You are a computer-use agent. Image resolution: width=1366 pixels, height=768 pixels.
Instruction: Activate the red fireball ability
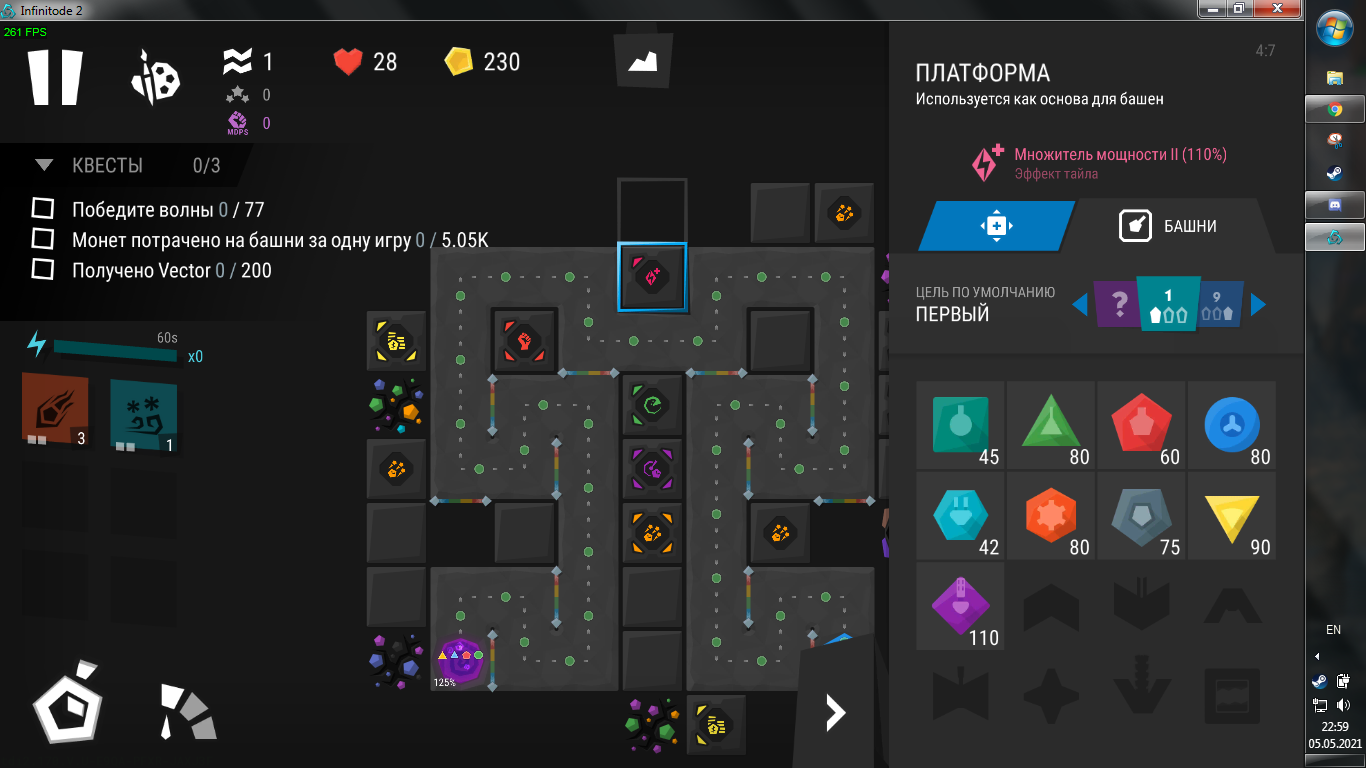coord(55,410)
